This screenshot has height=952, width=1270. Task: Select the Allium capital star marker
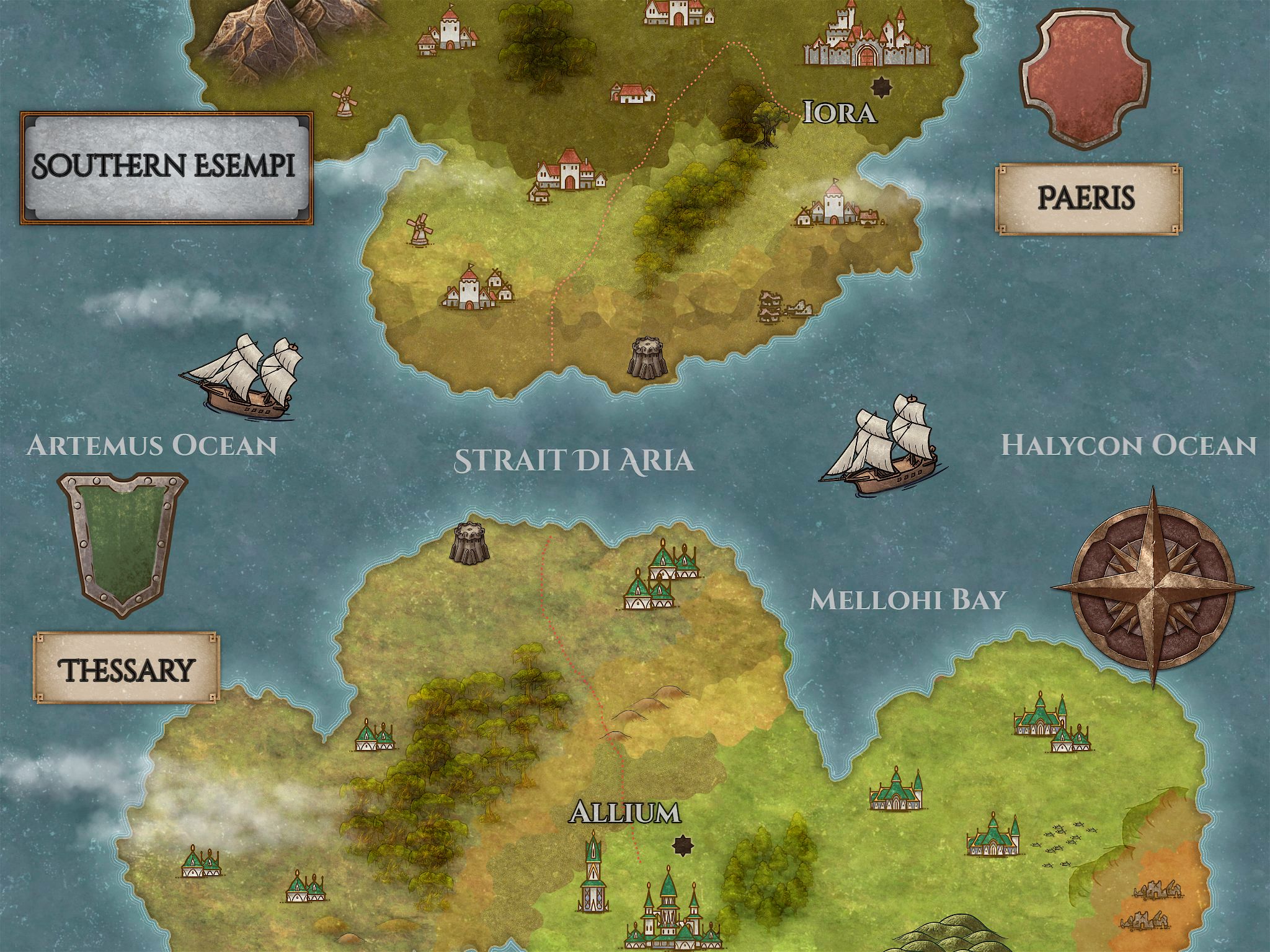coord(683,845)
